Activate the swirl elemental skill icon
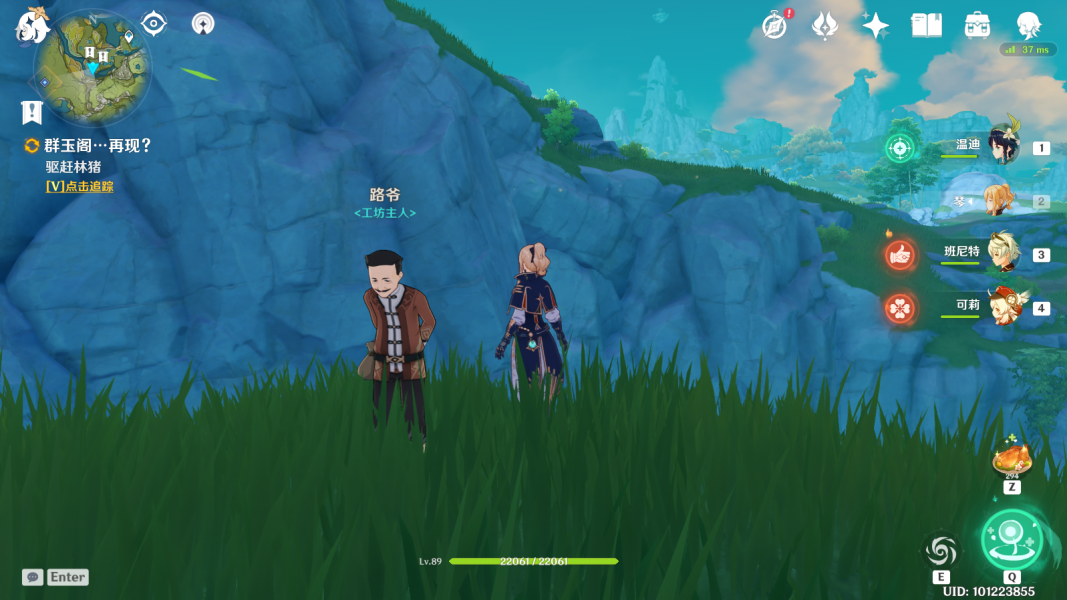The width and height of the screenshot is (1067, 600). tap(941, 550)
